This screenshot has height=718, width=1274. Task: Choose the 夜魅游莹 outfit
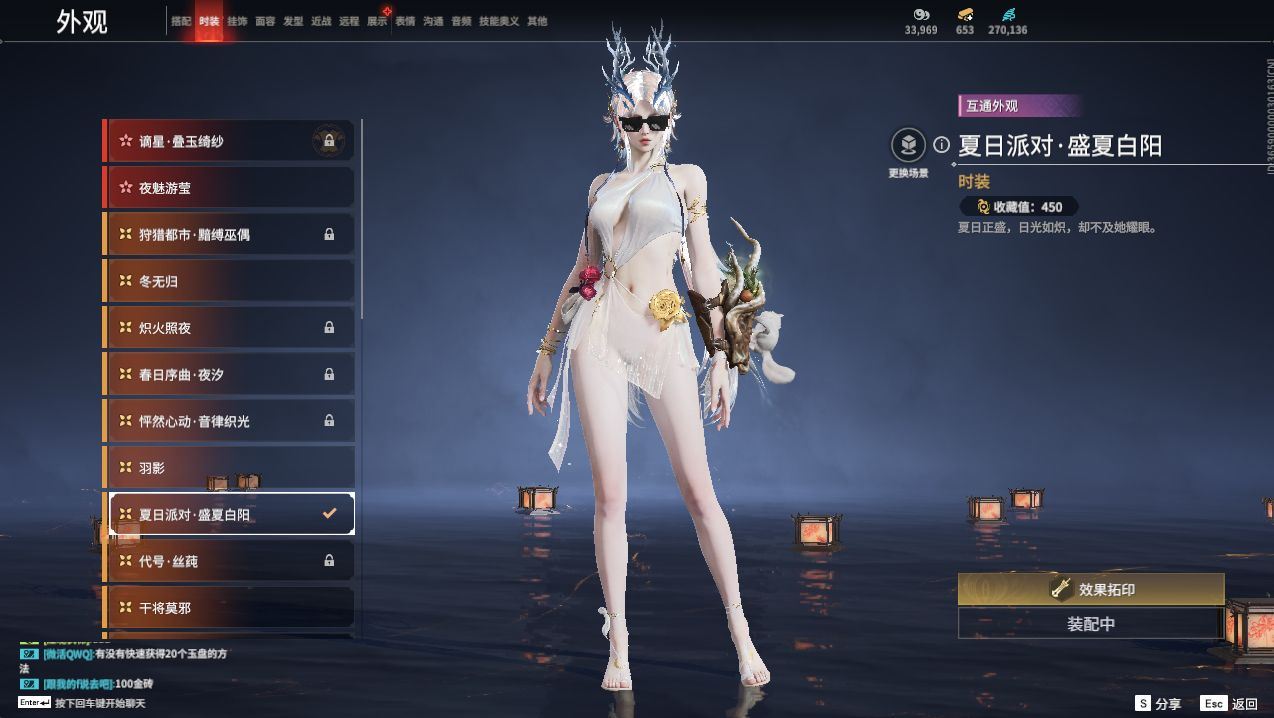pos(229,188)
